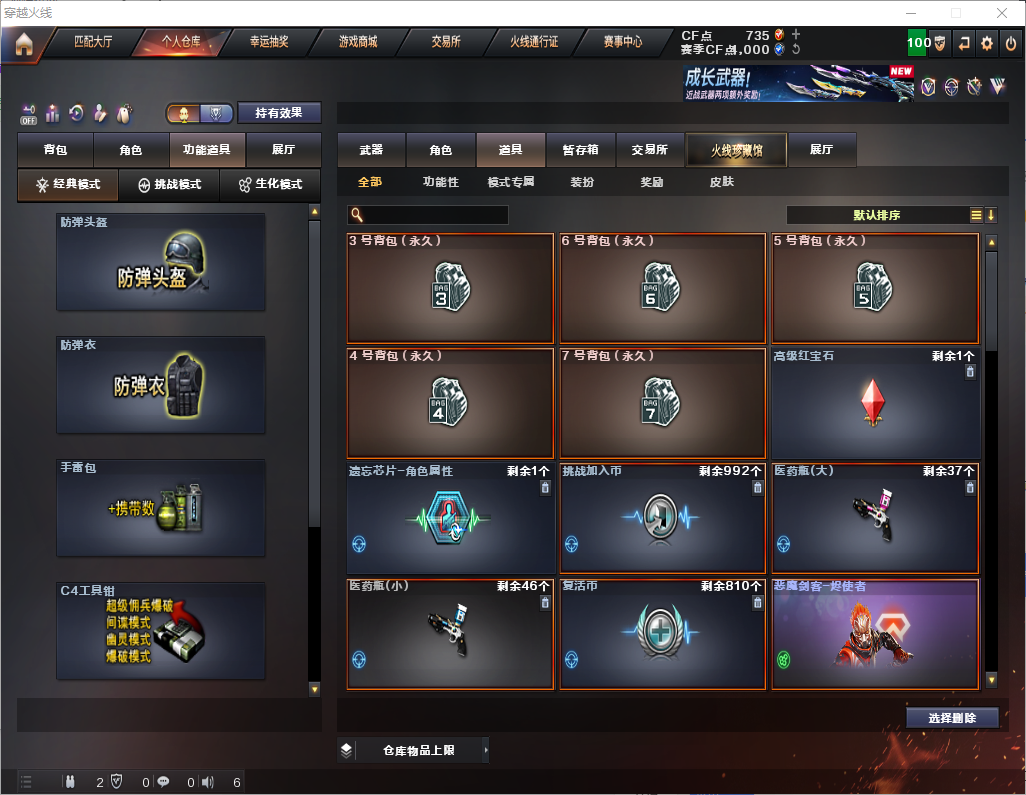Select the 复活币 revive coin item
The width and height of the screenshot is (1026, 795).
(x=663, y=635)
